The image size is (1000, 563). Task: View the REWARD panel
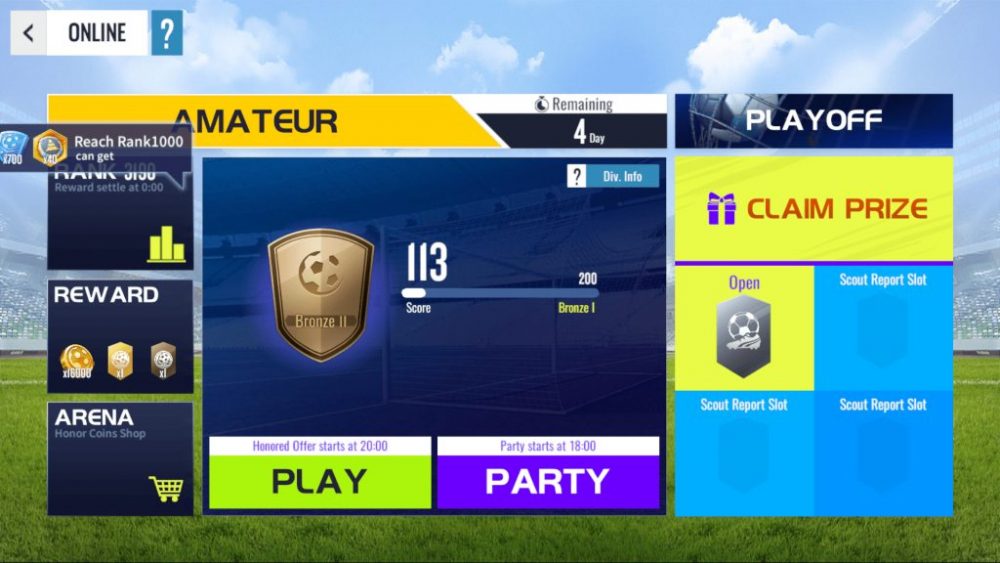click(120, 336)
